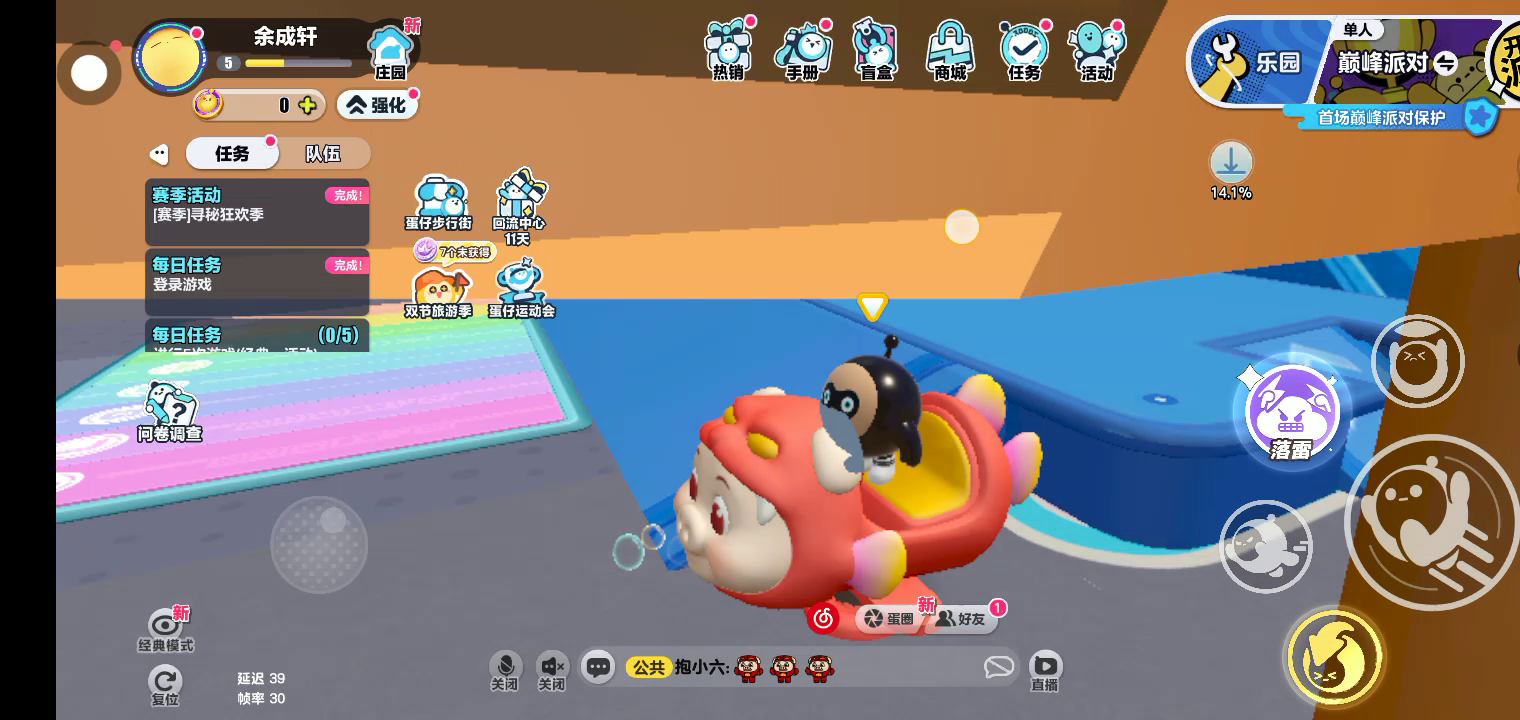
Task: Open the 盲盒 blind box icon
Action: coord(876,50)
